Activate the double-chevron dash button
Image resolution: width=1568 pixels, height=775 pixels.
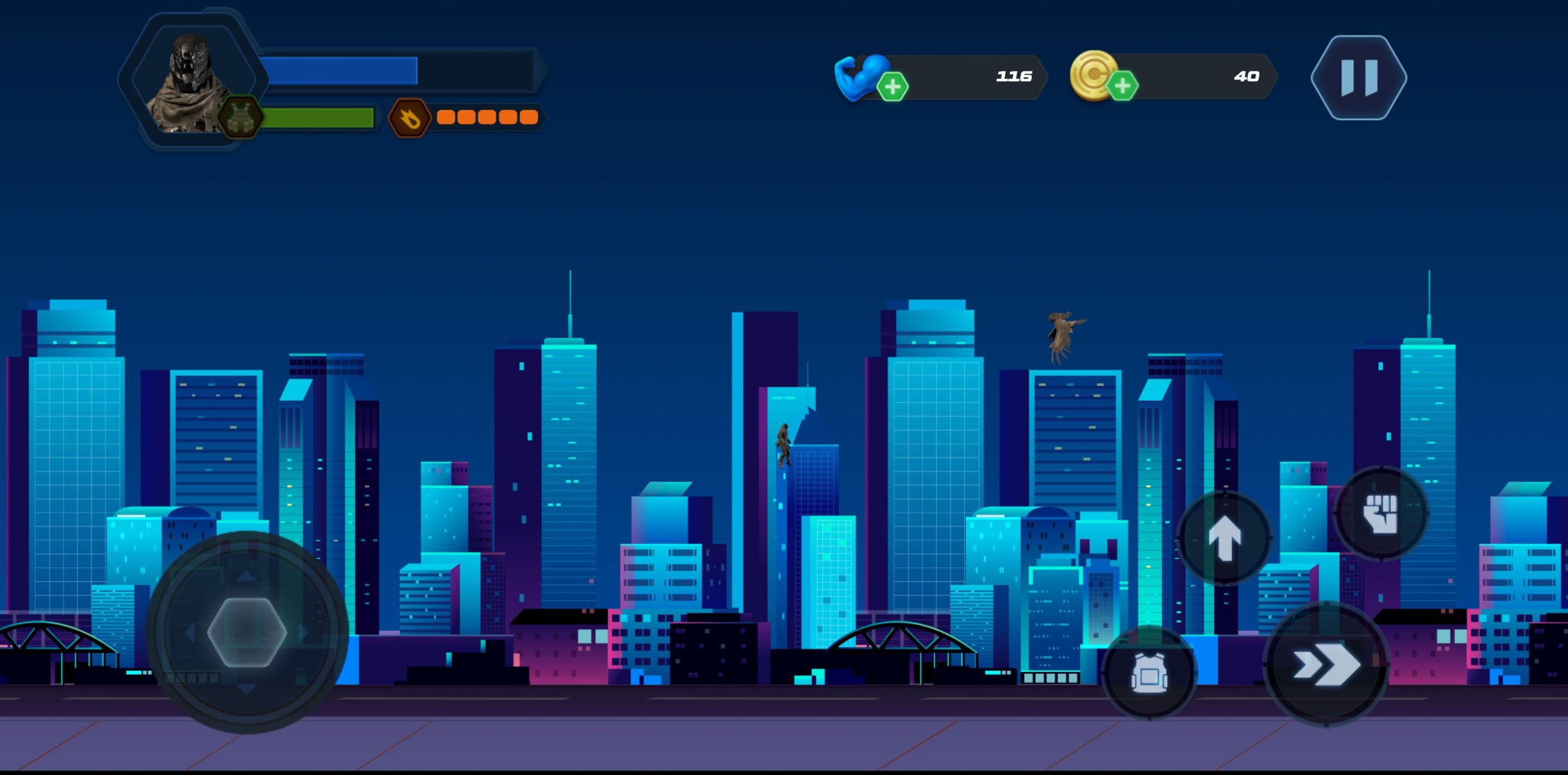click(x=1326, y=664)
